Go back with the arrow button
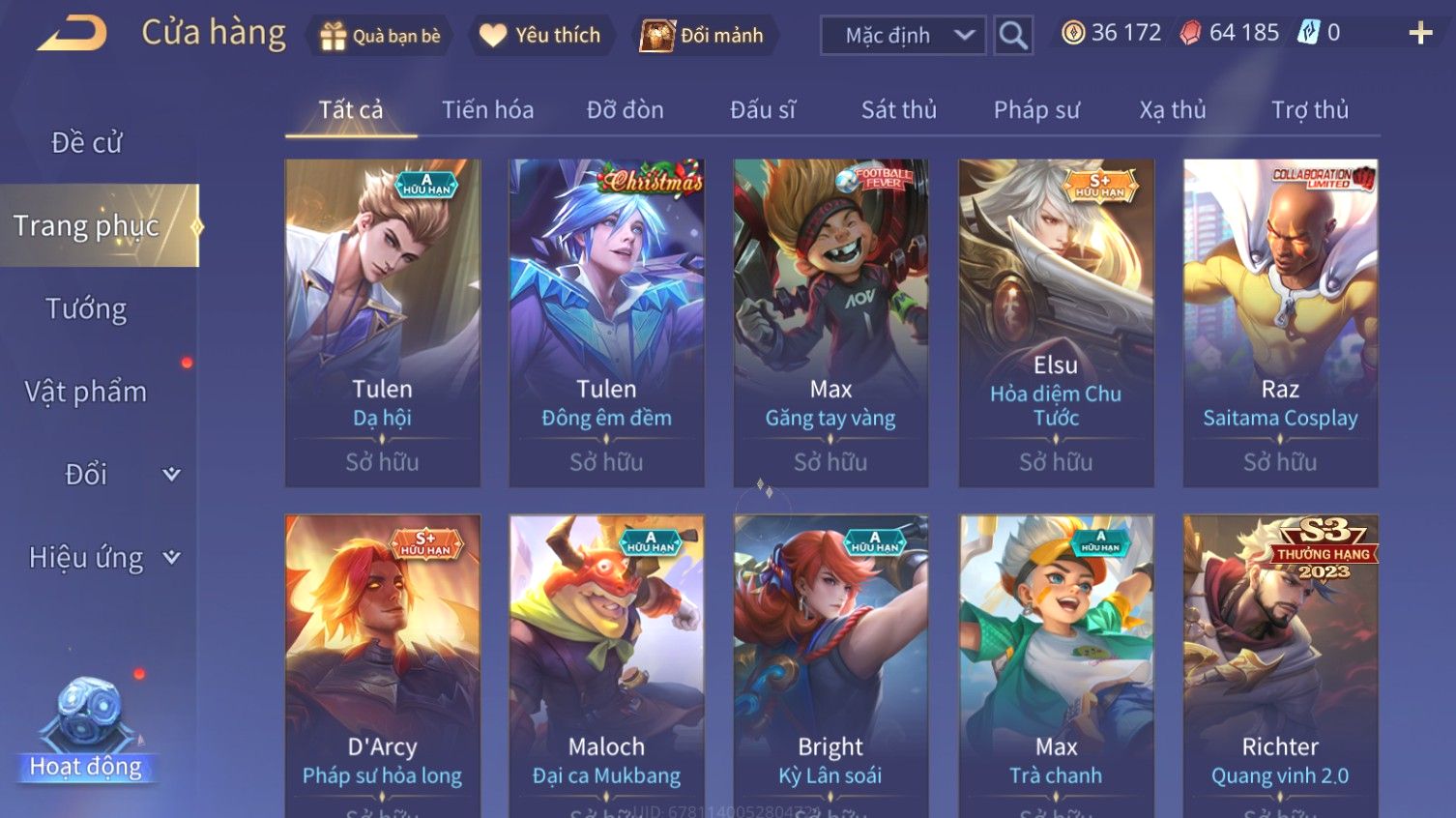This screenshot has height=818, width=1456. [73, 34]
